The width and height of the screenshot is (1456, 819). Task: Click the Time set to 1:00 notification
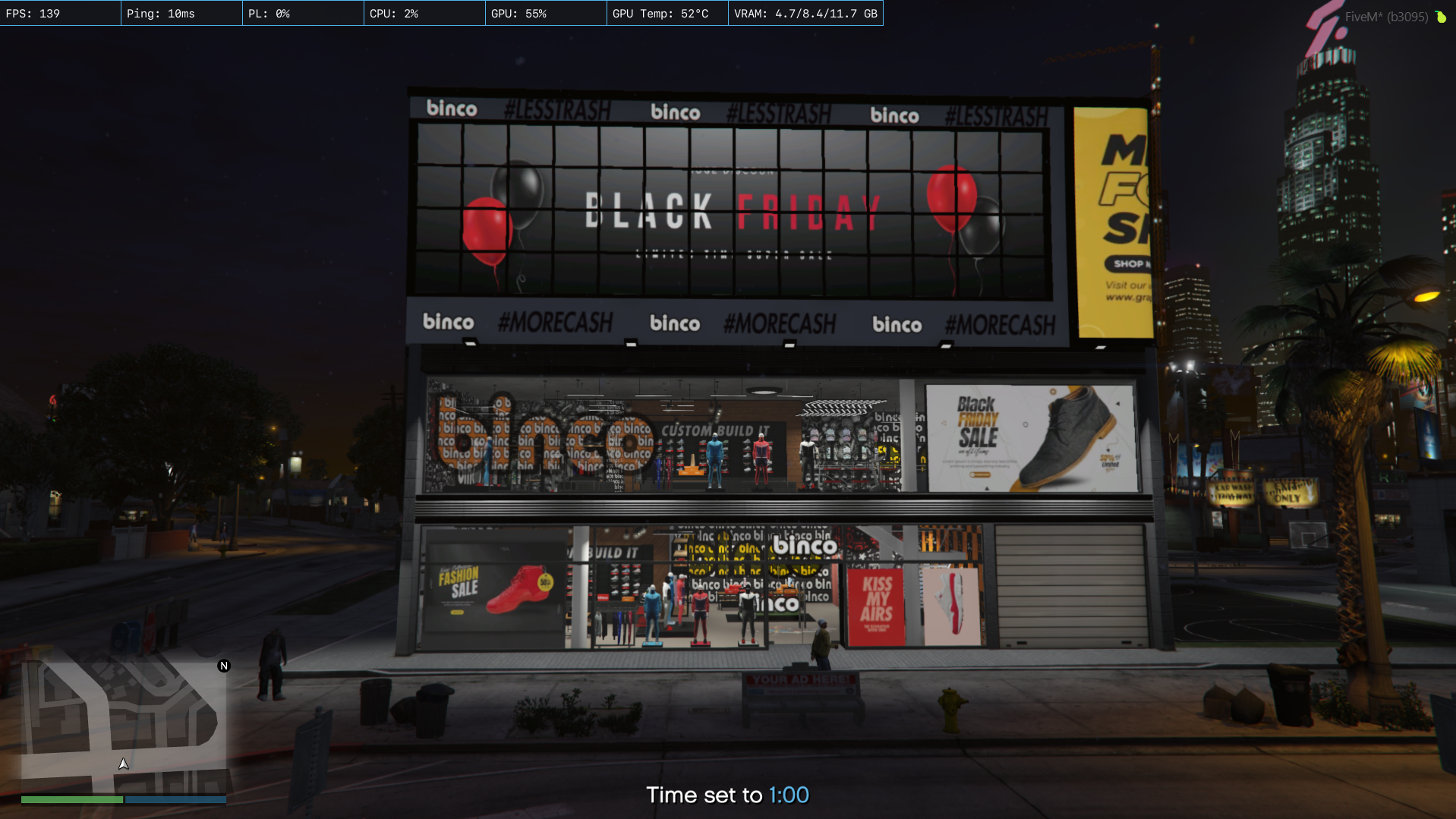[x=727, y=795]
